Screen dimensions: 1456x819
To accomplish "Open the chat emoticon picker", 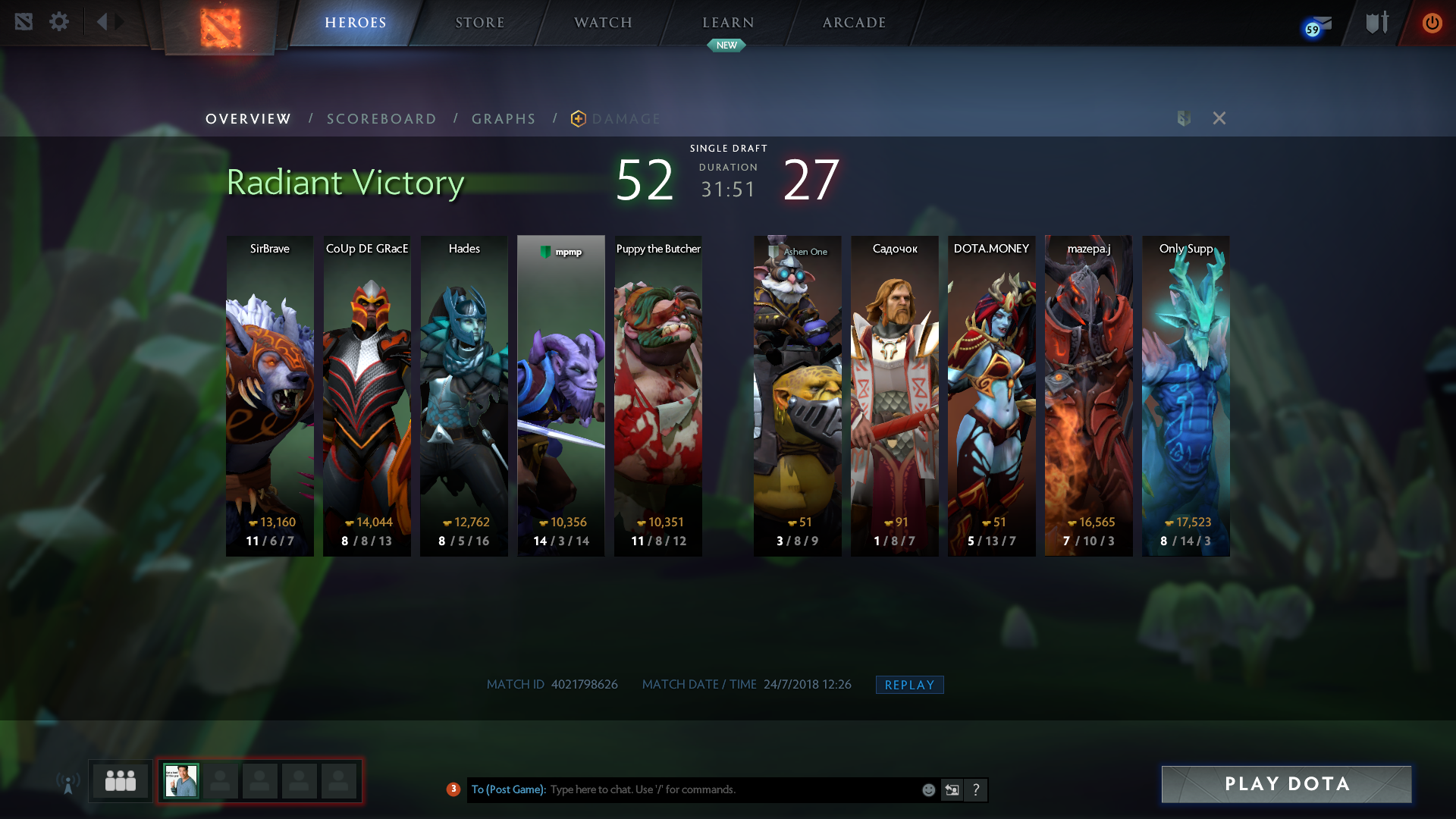I will pos(928,790).
